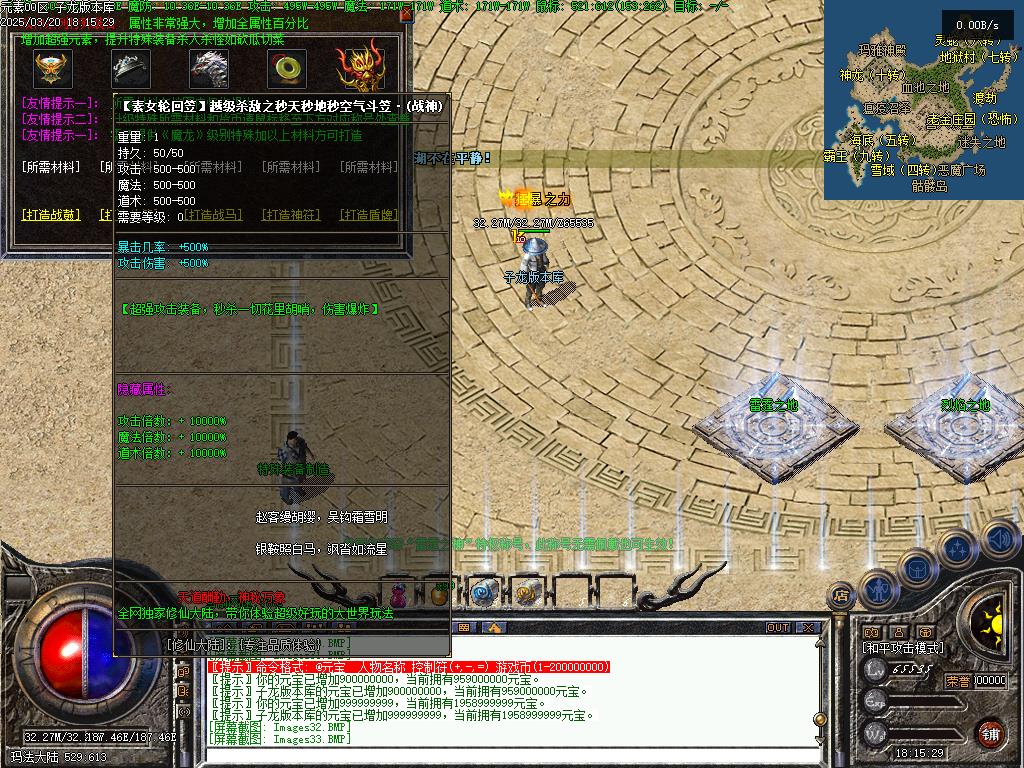Use the blue scroll in quick slot
Image resolution: width=1024 pixels, height=768 pixels.
[485, 592]
